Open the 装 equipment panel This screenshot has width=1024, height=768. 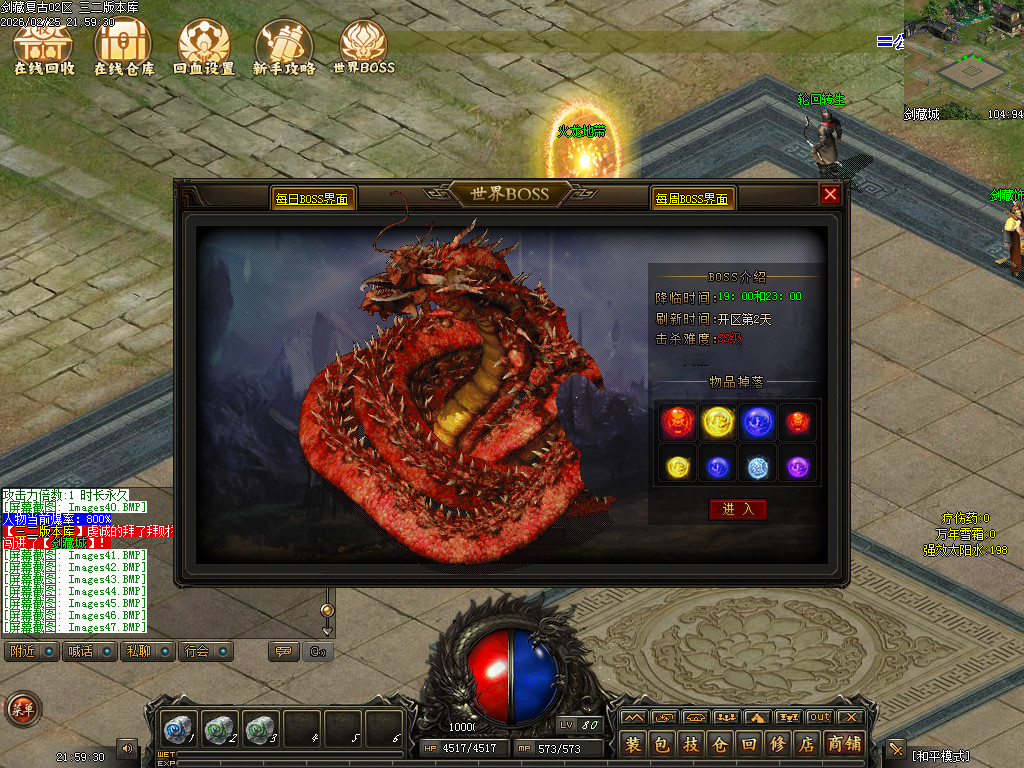point(633,745)
